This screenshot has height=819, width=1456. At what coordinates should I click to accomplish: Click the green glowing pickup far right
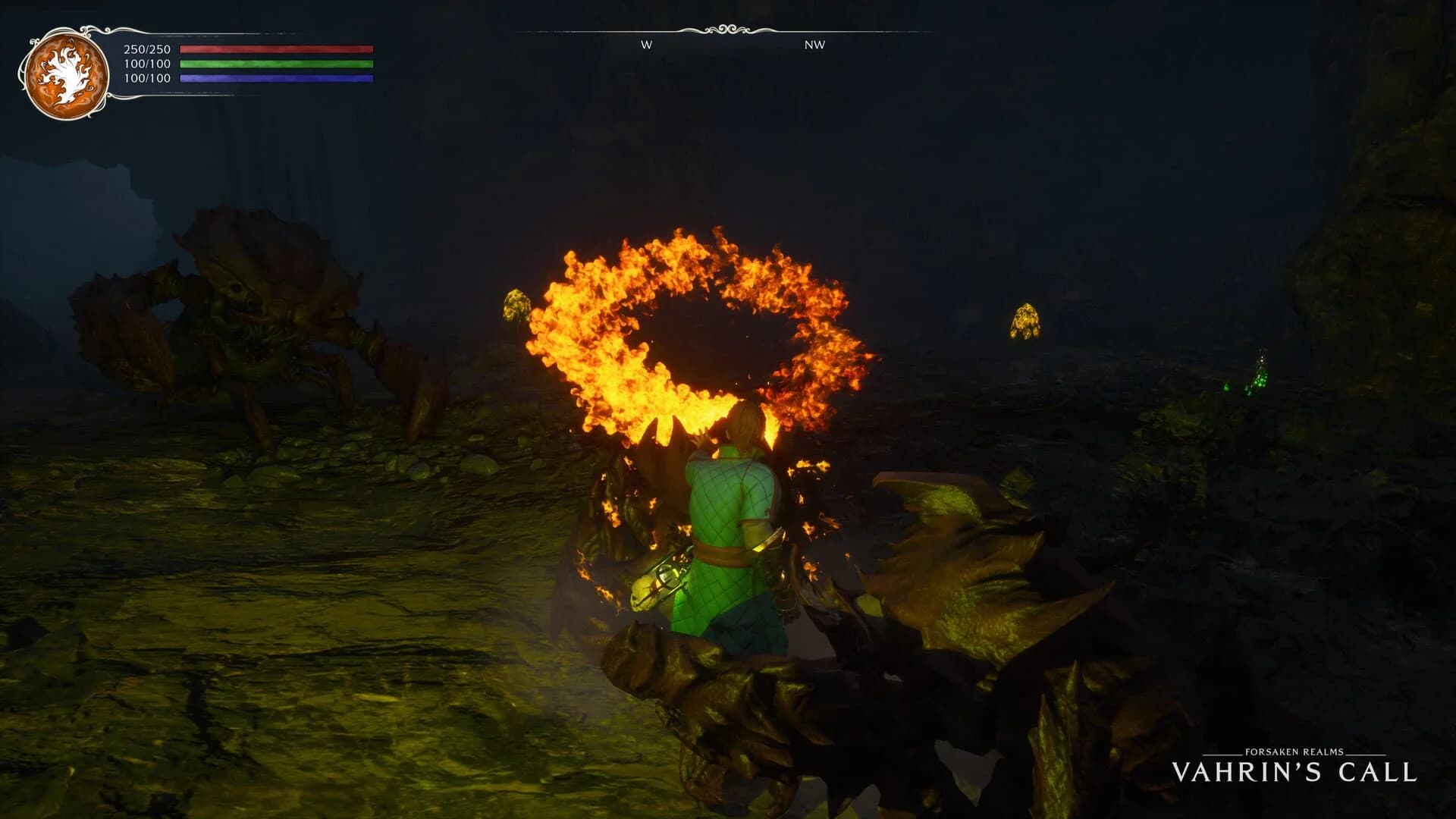(x=1259, y=379)
